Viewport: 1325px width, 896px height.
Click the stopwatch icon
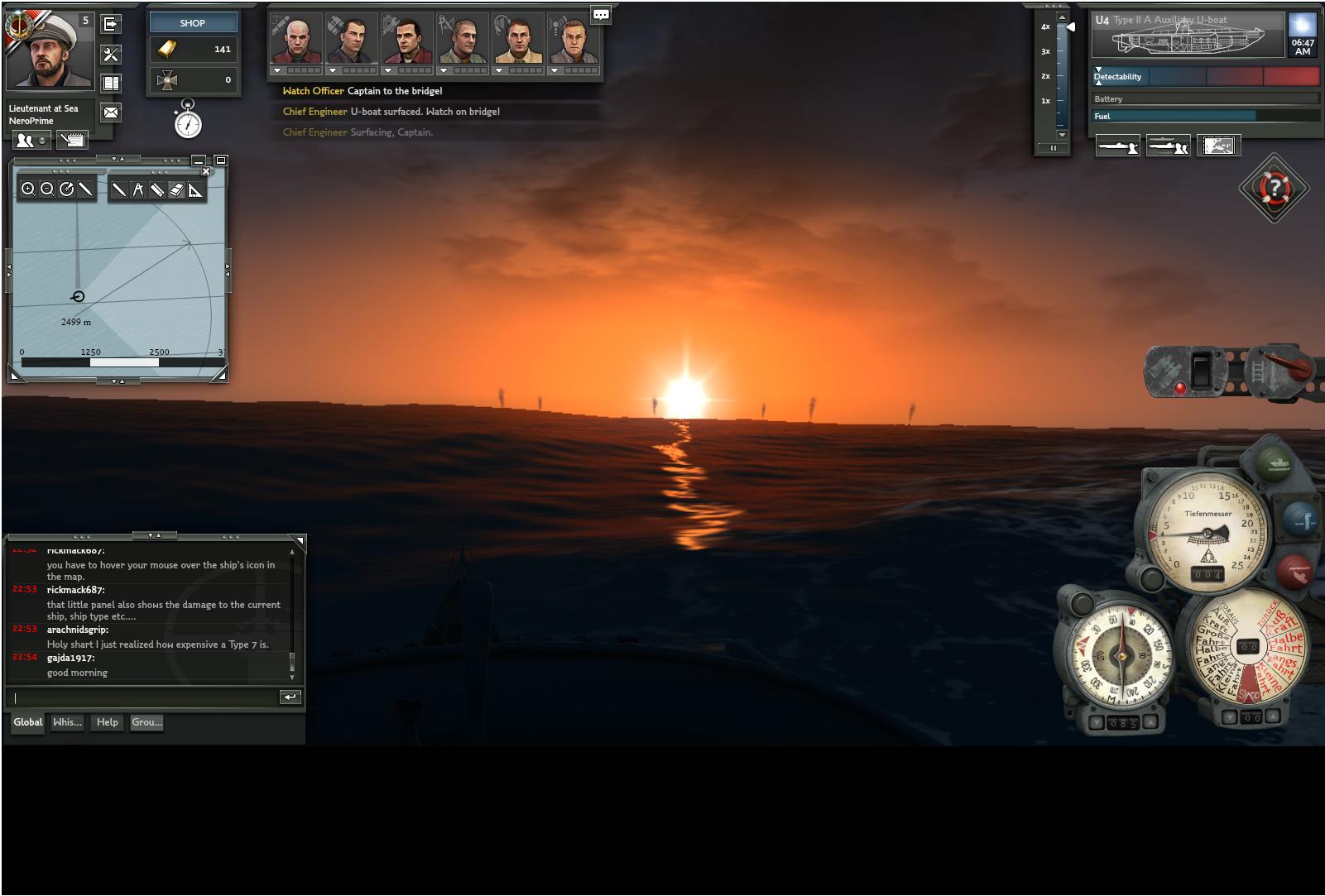[x=189, y=121]
